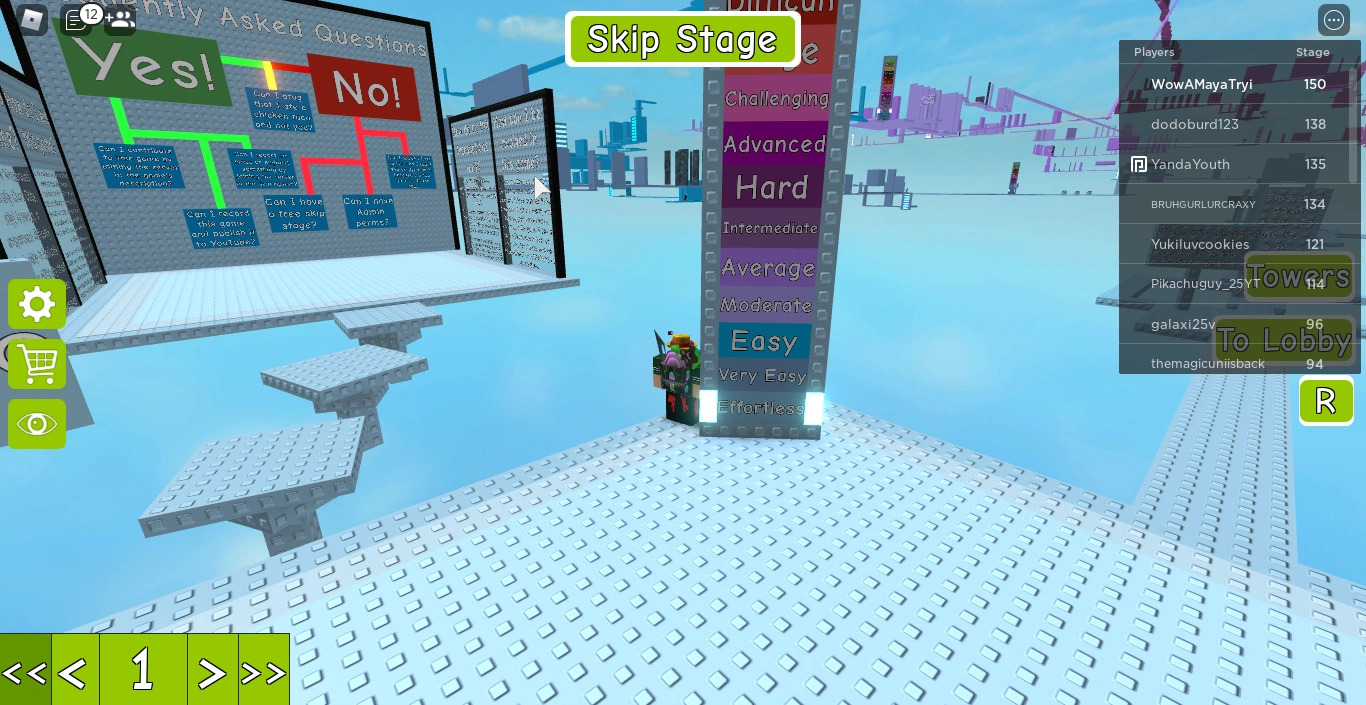Advance to the next stage
1366x705 pixels.
(212, 672)
